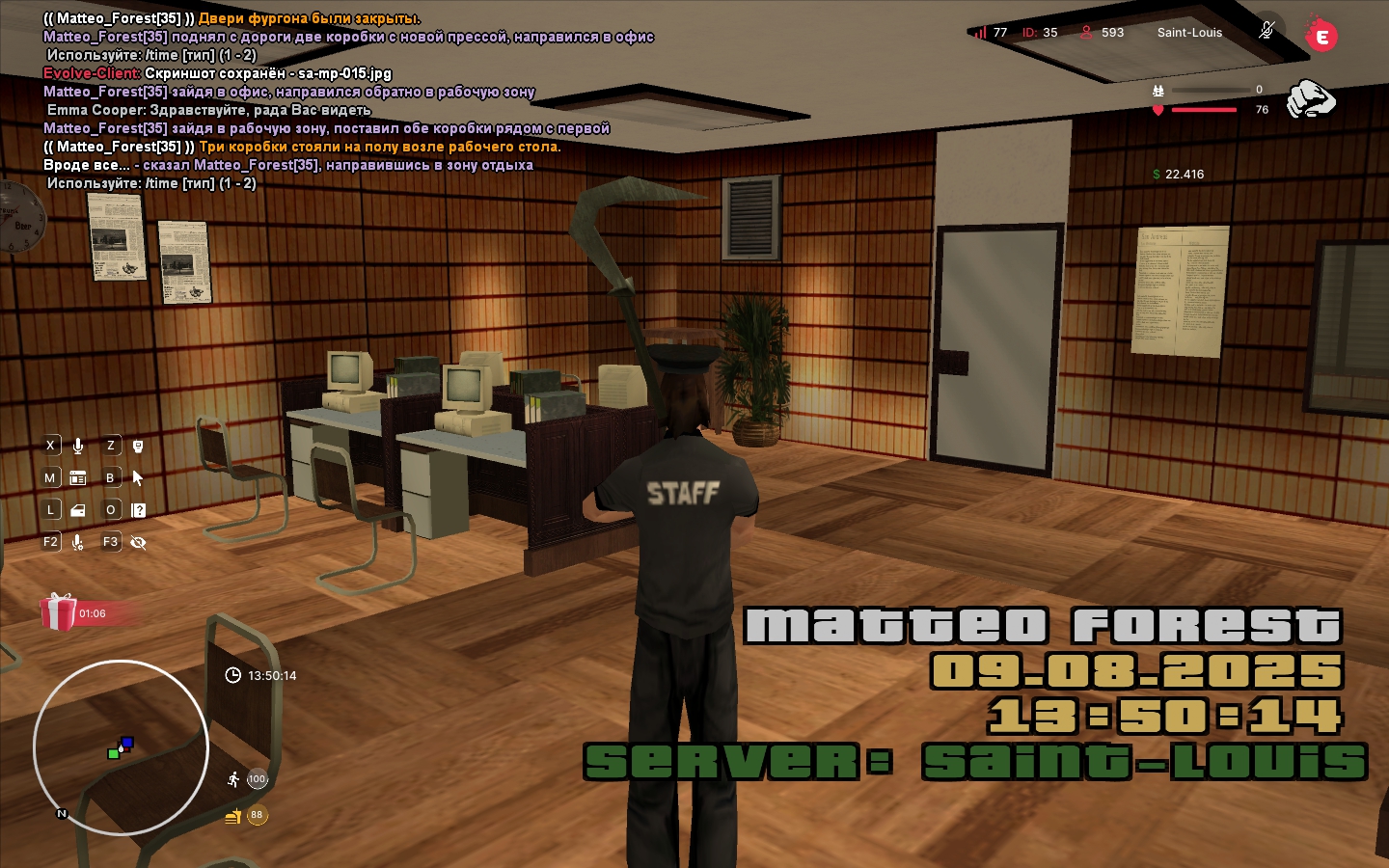Click the fist weapon icon
Image resolution: width=1389 pixels, height=868 pixels.
pos(1311,98)
